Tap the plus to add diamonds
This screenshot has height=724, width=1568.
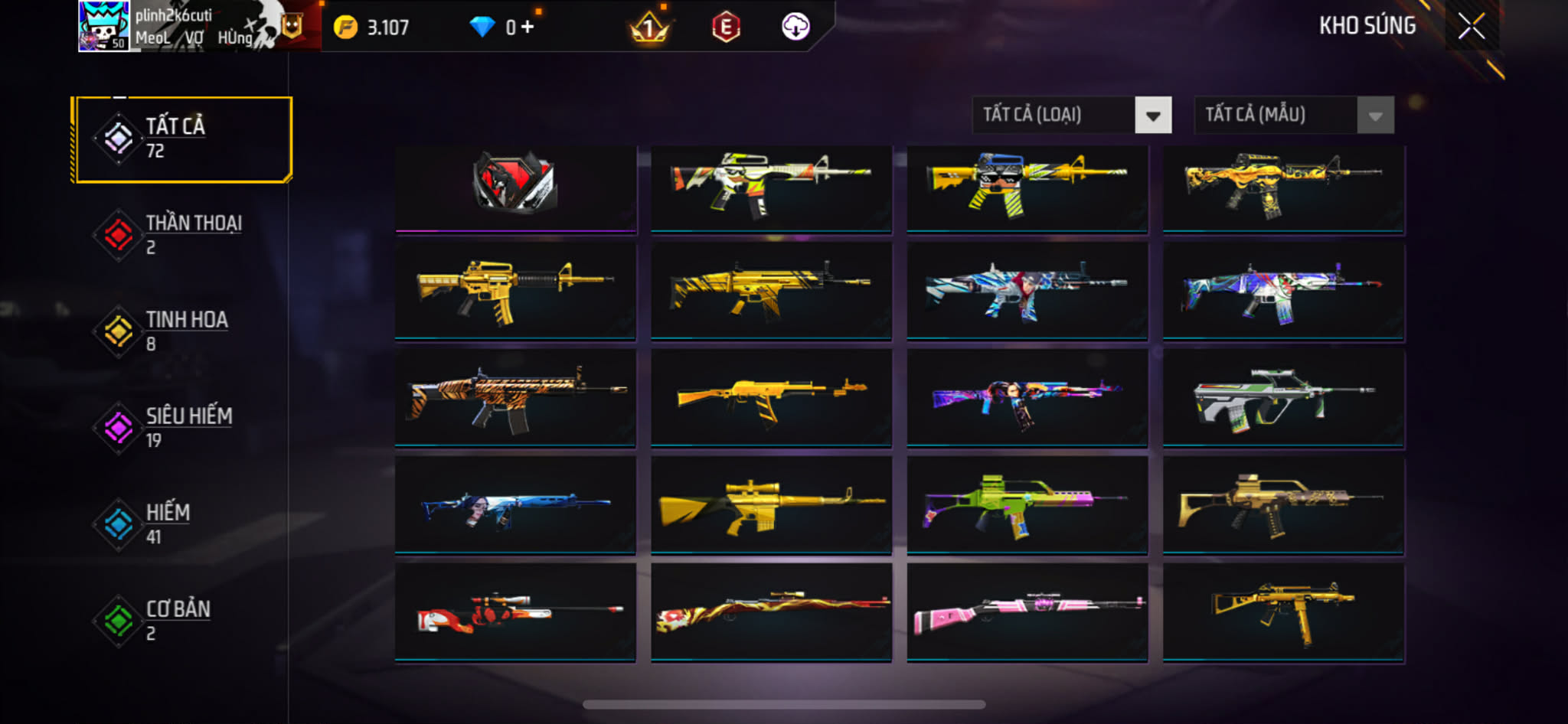528,27
